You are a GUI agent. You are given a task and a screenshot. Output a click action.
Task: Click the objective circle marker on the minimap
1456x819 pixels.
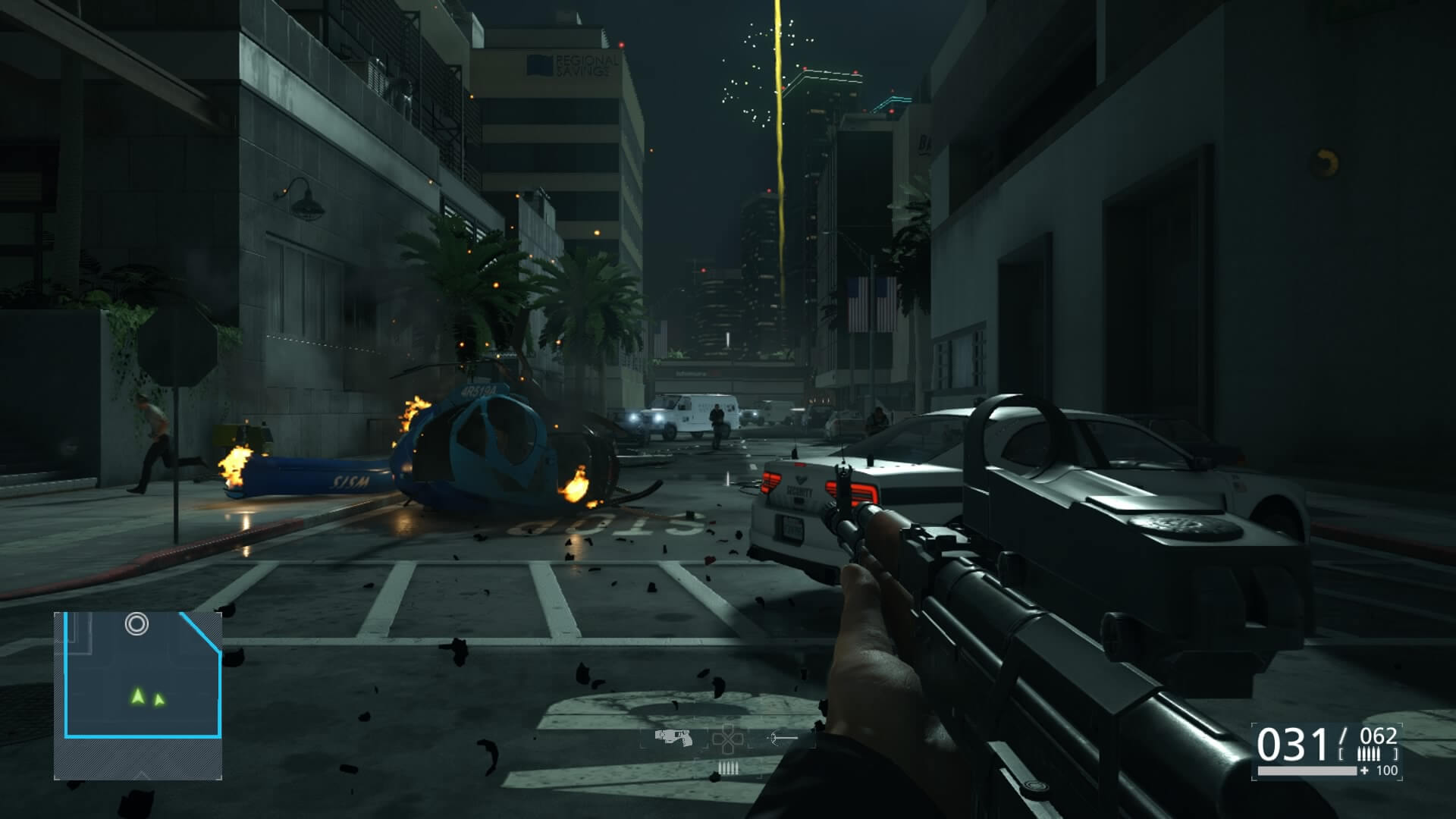pos(136,625)
